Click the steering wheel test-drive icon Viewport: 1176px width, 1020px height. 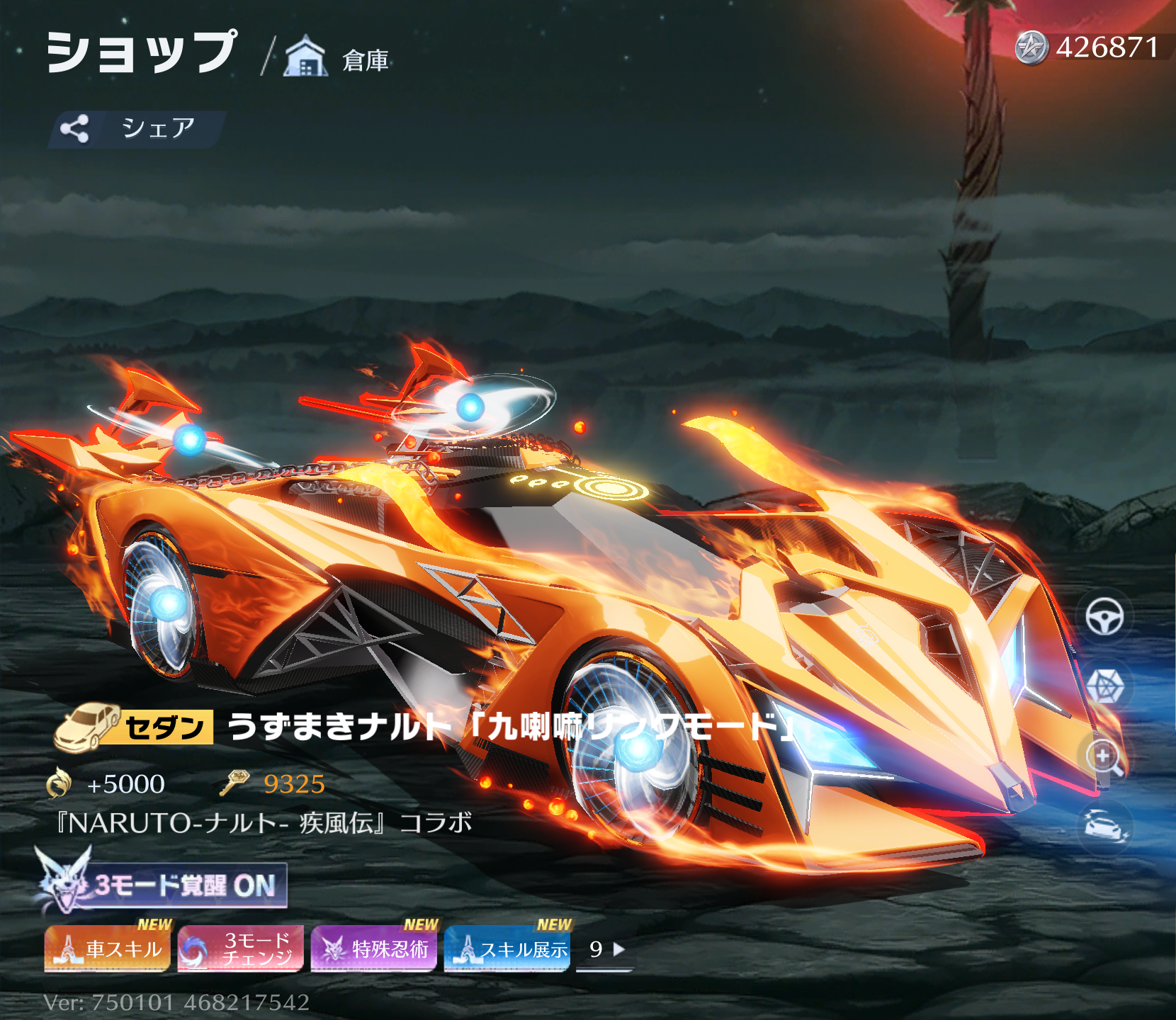pyautogui.click(x=1104, y=616)
